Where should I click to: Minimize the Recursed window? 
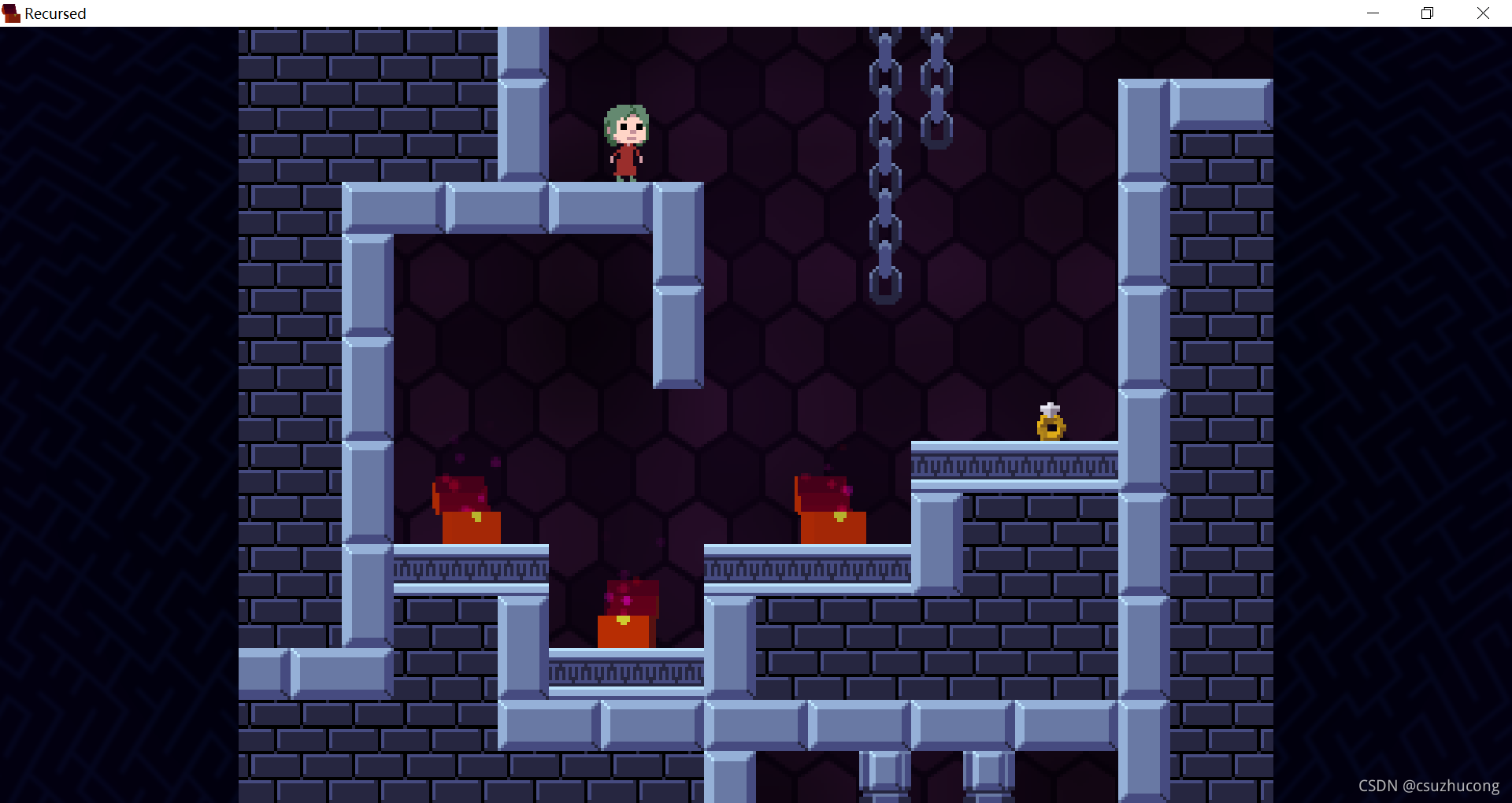pyautogui.click(x=1373, y=13)
